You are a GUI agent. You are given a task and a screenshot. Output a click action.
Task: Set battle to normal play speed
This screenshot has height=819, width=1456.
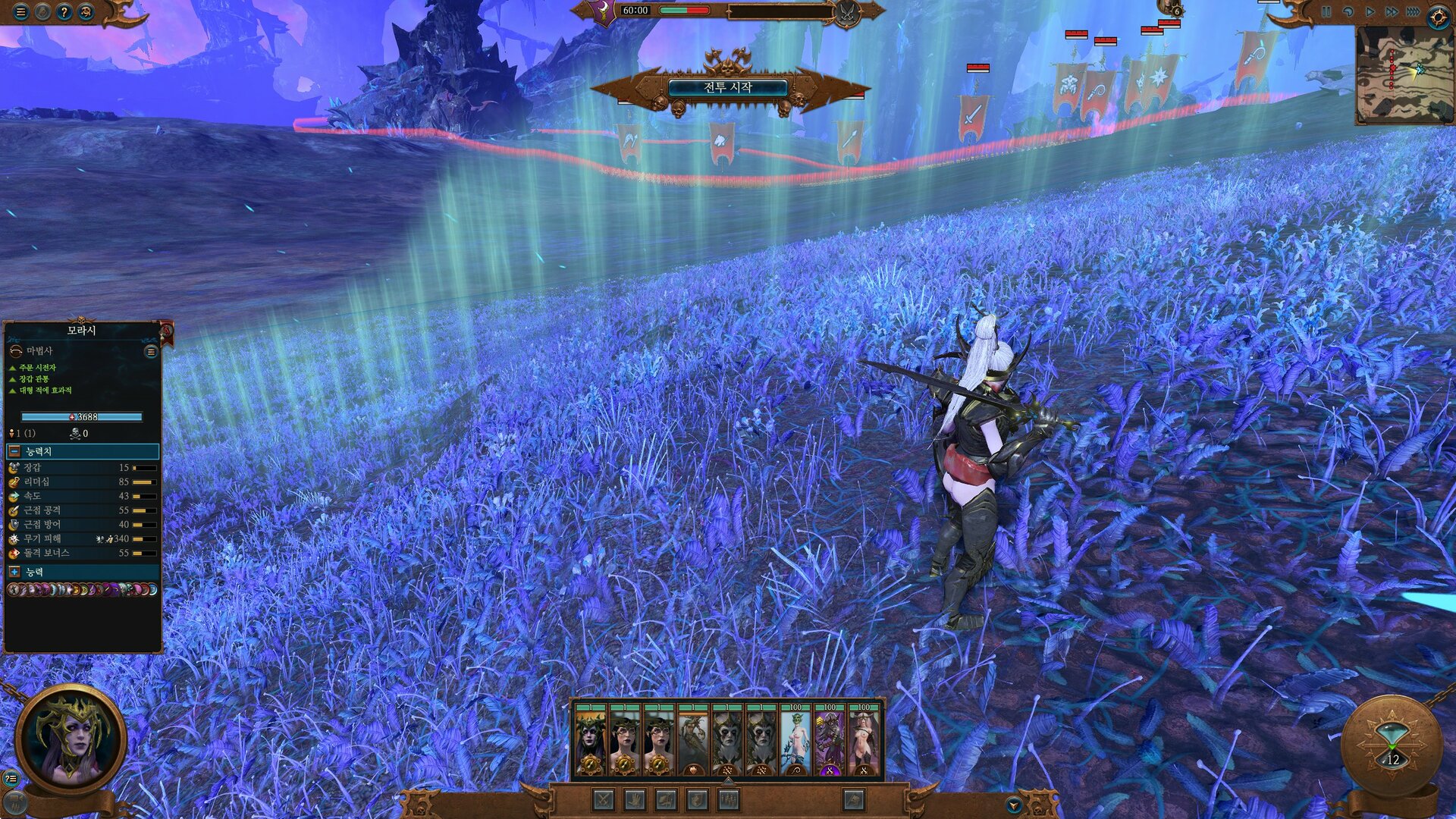(x=1370, y=12)
